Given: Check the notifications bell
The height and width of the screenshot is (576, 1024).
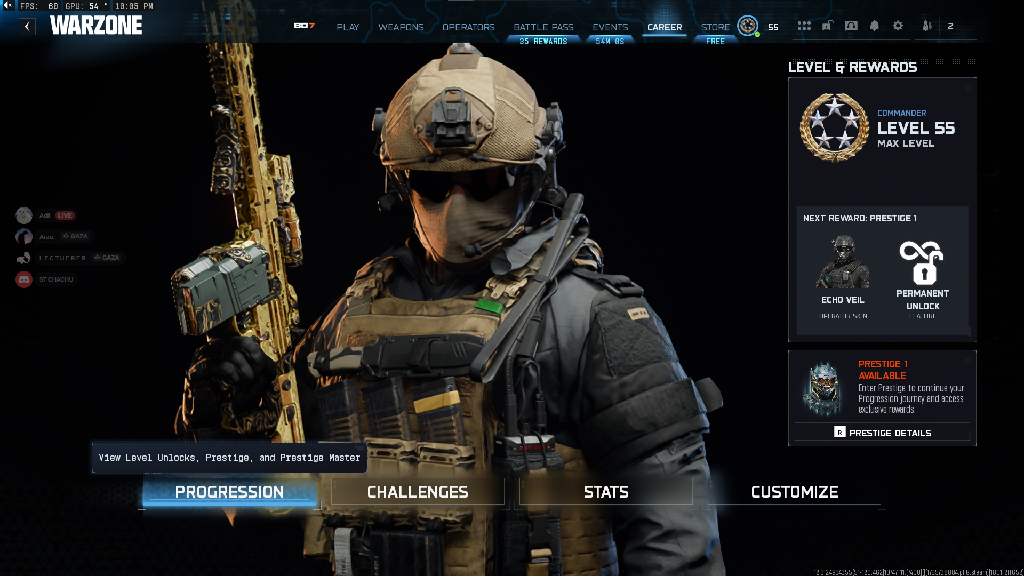Looking at the screenshot, I should pyautogui.click(x=874, y=26).
